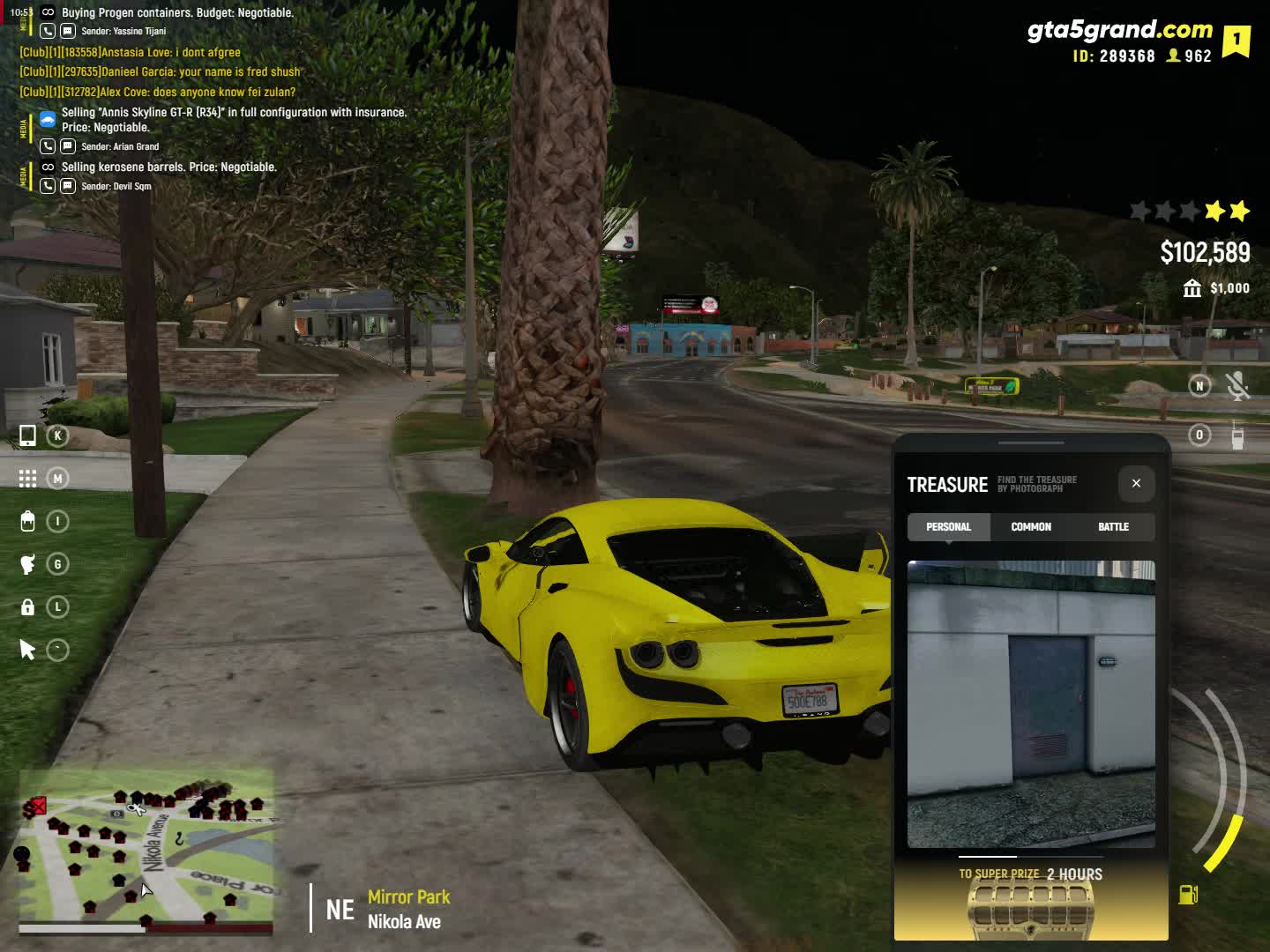This screenshot has height=952, width=1270.
Task: Close the Treasure panel
Action: click(x=1136, y=483)
